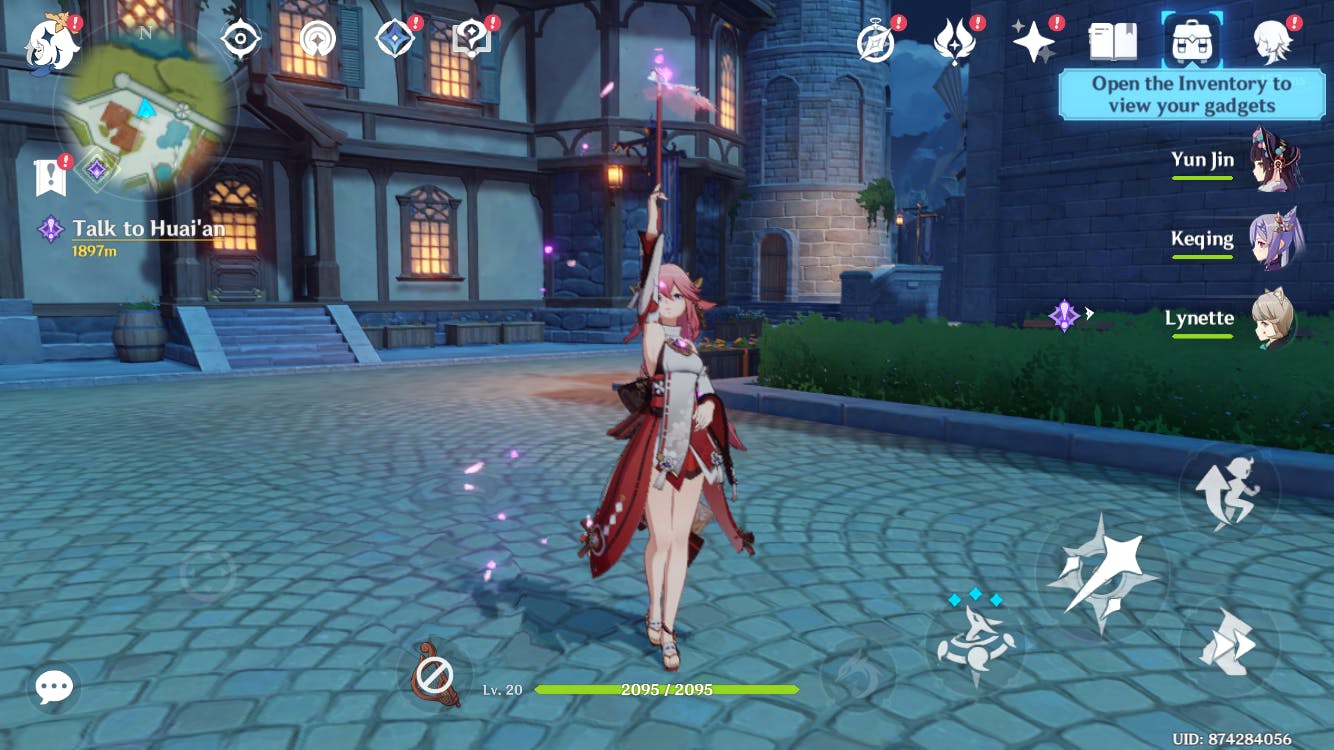
Task: Open the Wish star icon
Action: pyautogui.click(x=1032, y=42)
